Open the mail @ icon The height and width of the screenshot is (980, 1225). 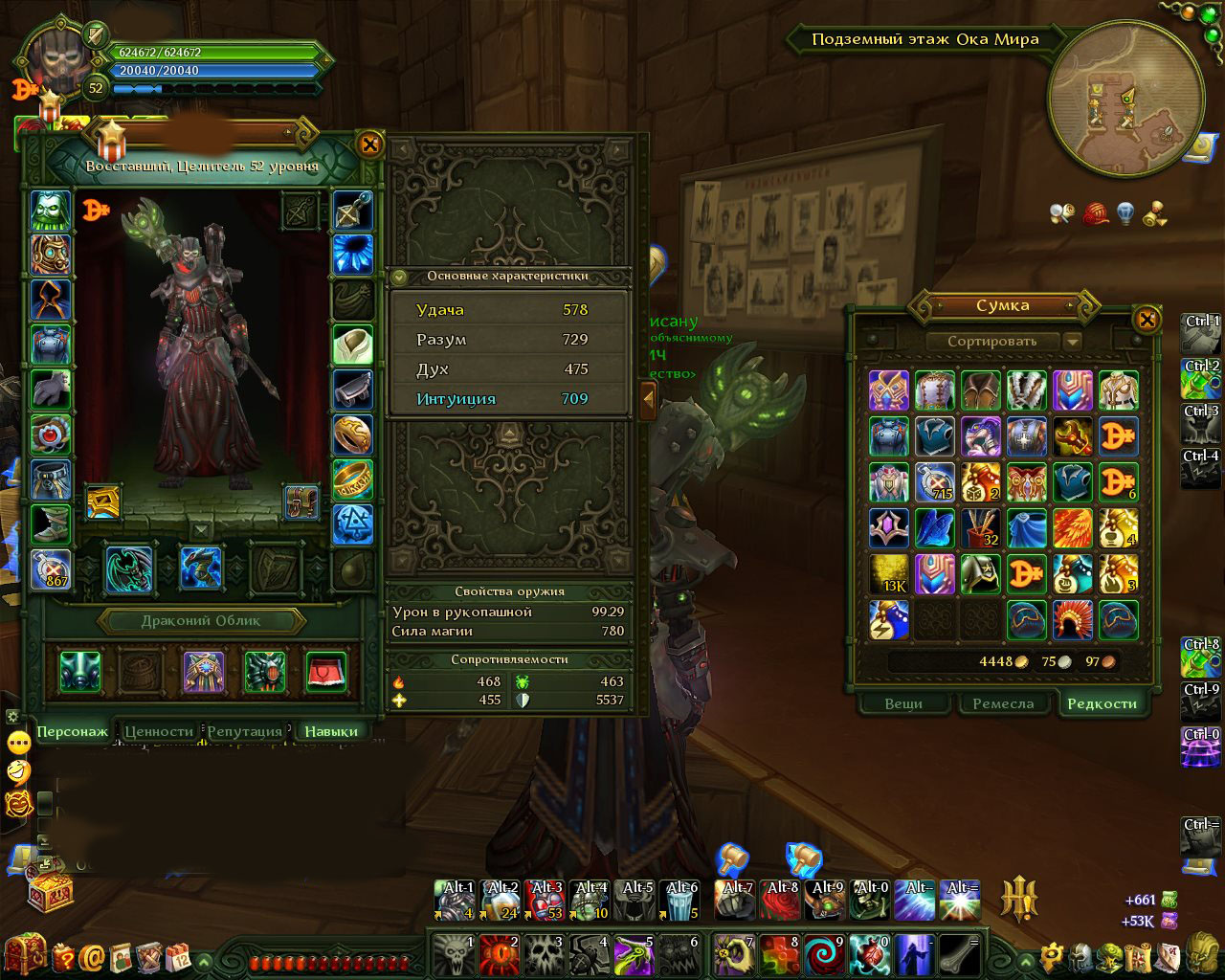pyautogui.click(x=93, y=956)
